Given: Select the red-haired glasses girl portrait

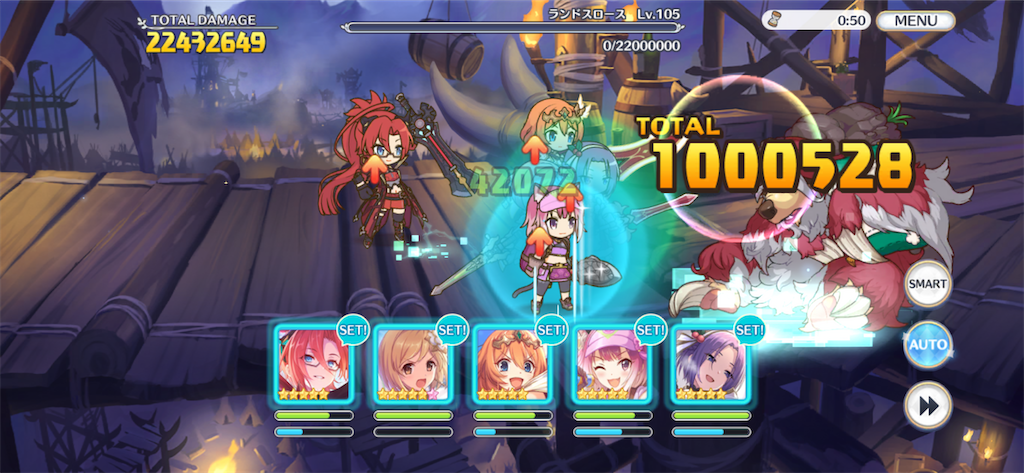Looking at the screenshot, I should click(x=314, y=363).
